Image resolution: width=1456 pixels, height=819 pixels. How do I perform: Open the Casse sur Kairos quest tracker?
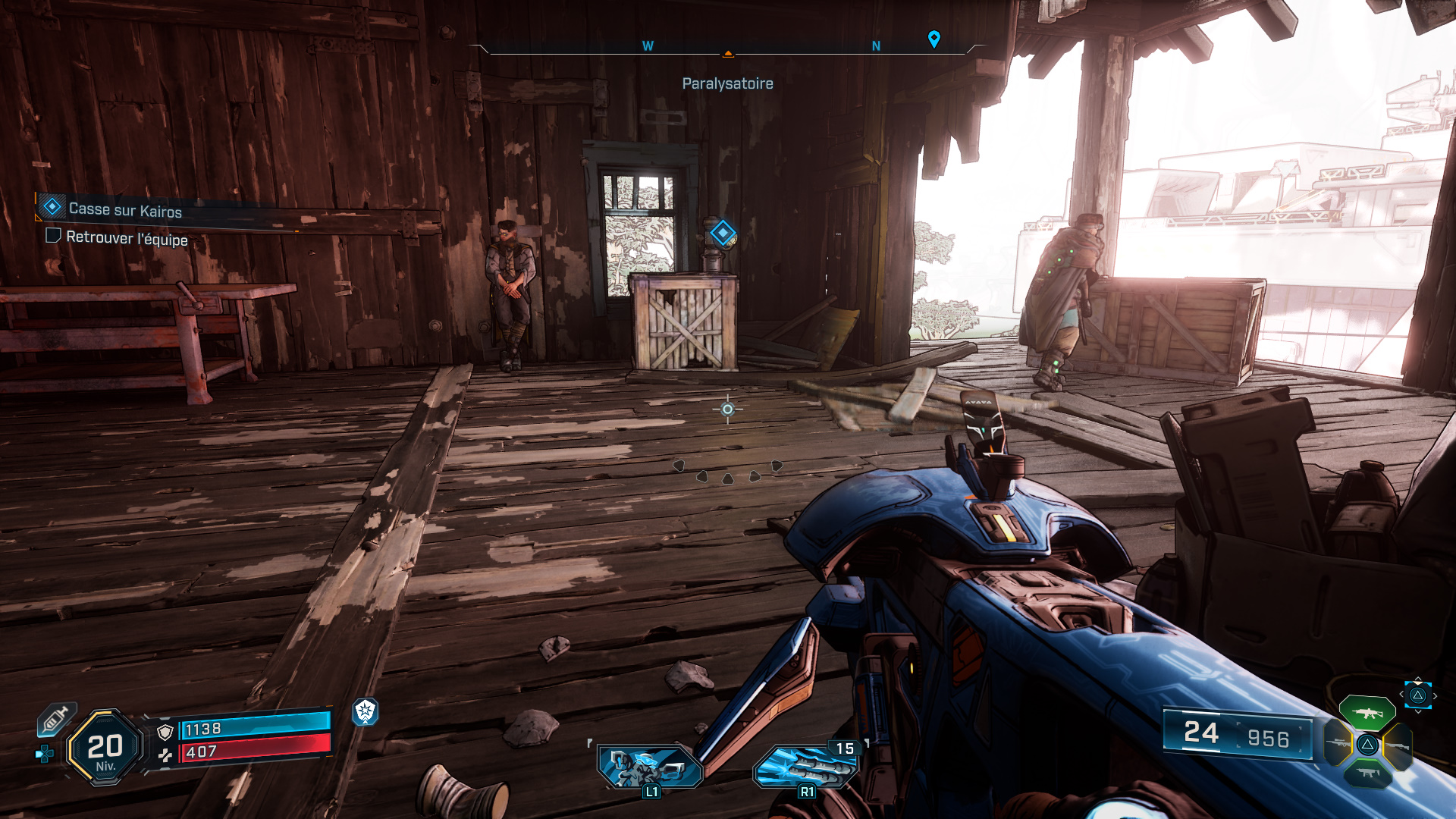125,209
